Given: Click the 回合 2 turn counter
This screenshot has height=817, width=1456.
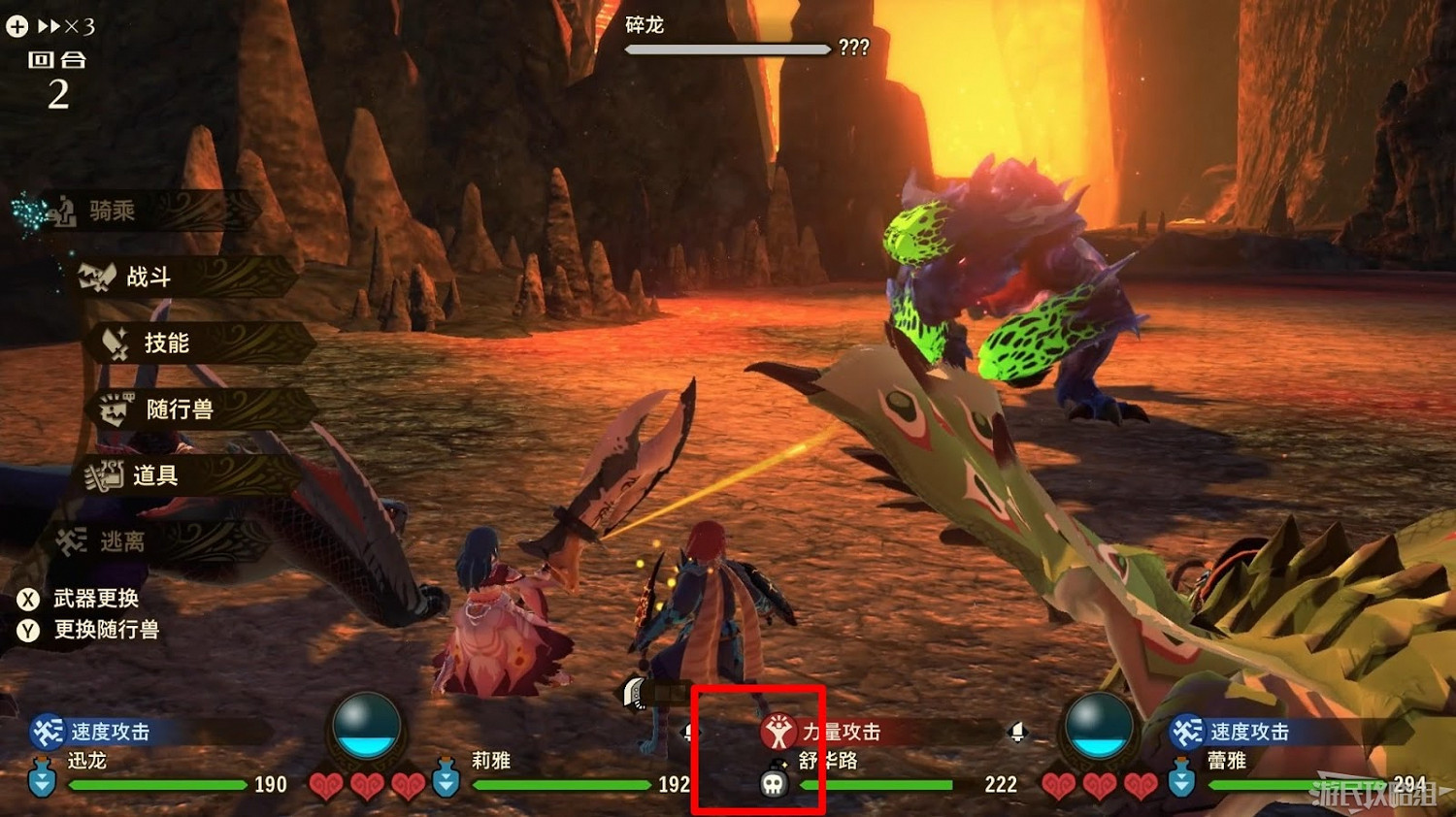Looking at the screenshot, I should click(58, 78).
